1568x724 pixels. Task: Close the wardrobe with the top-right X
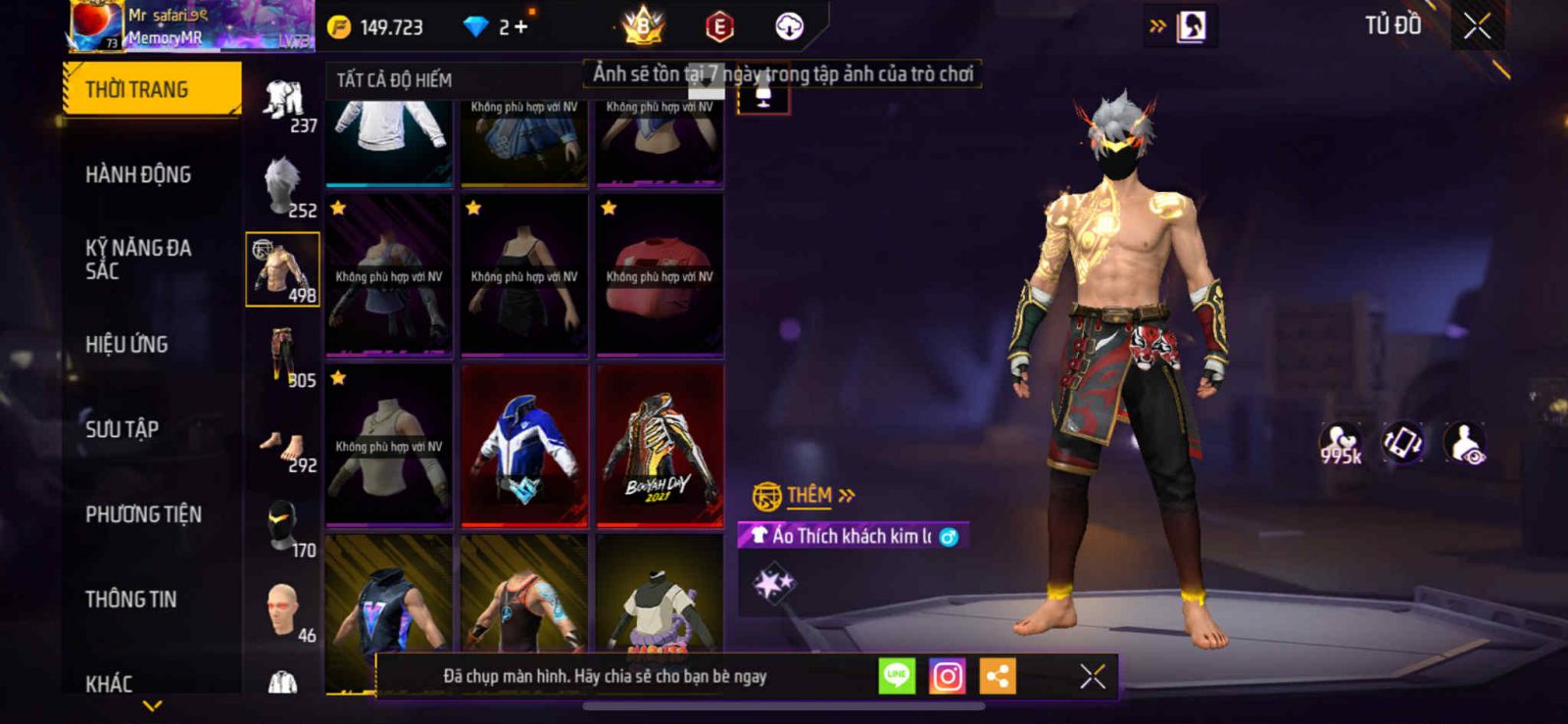[x=1476, y=26]
